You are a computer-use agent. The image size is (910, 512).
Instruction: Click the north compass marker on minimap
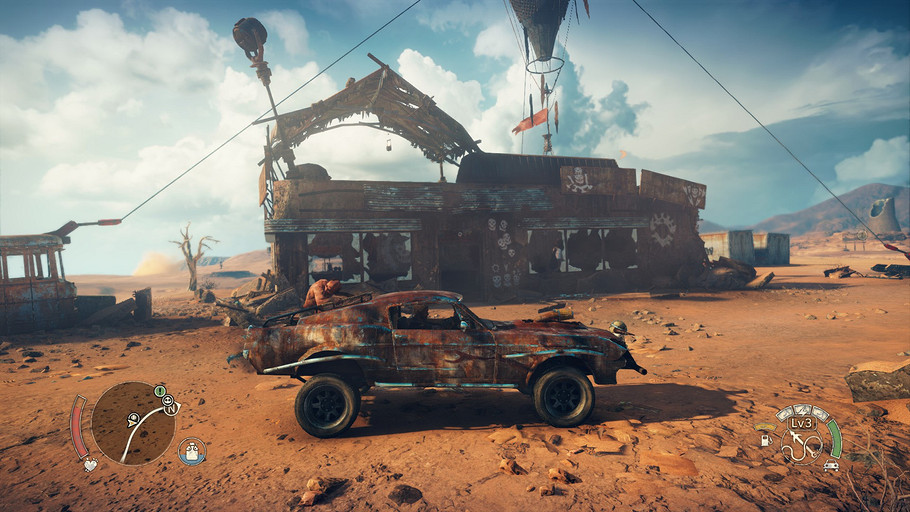171,407
